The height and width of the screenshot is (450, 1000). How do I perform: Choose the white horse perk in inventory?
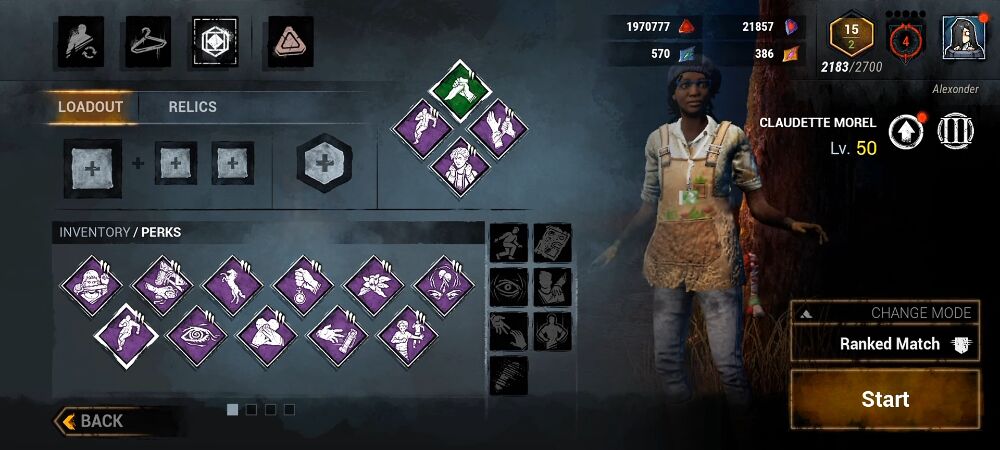tap(233, 285)
